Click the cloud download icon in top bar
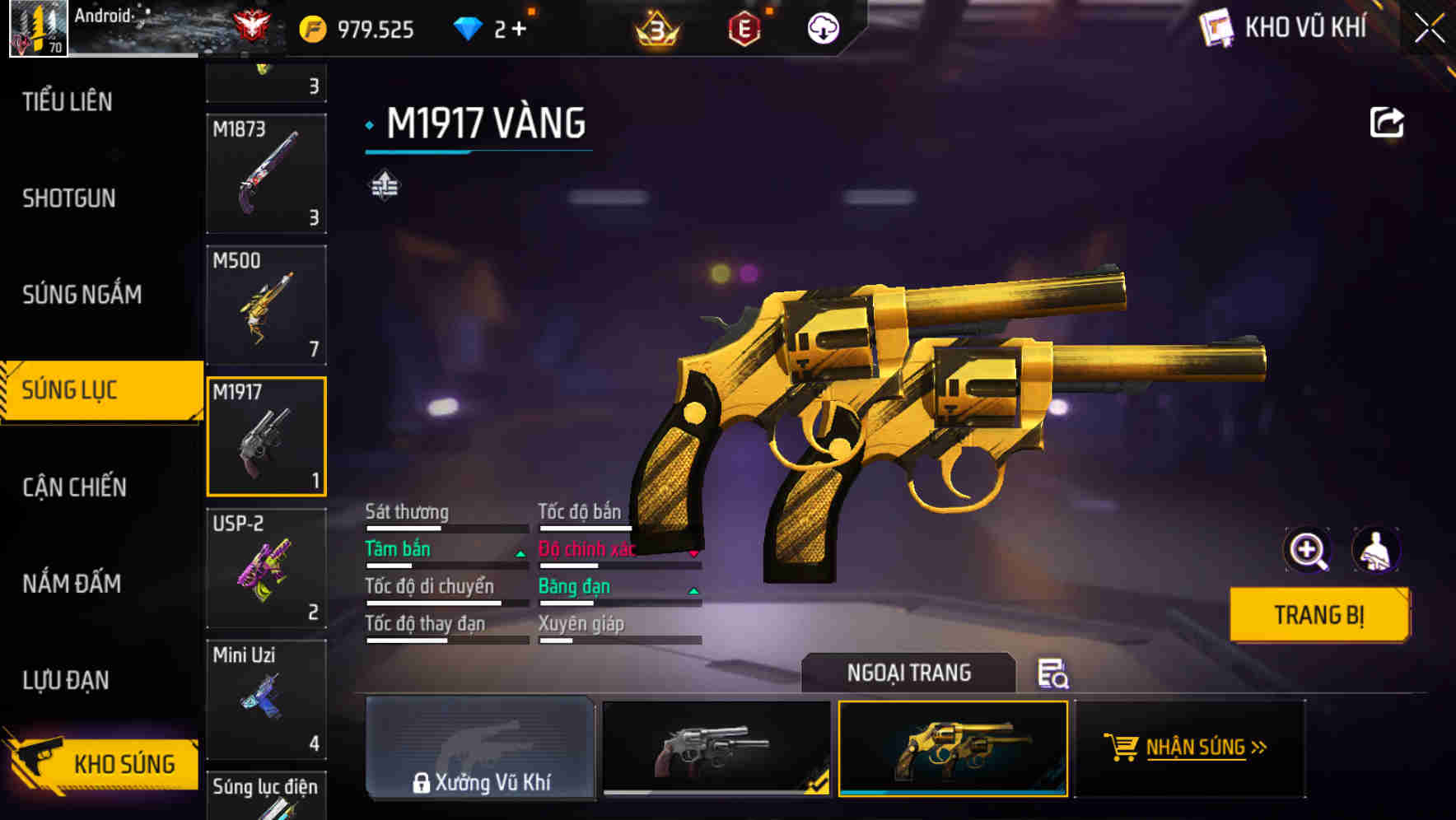Screen dimensions: 1456x820 tap(823, 27)
